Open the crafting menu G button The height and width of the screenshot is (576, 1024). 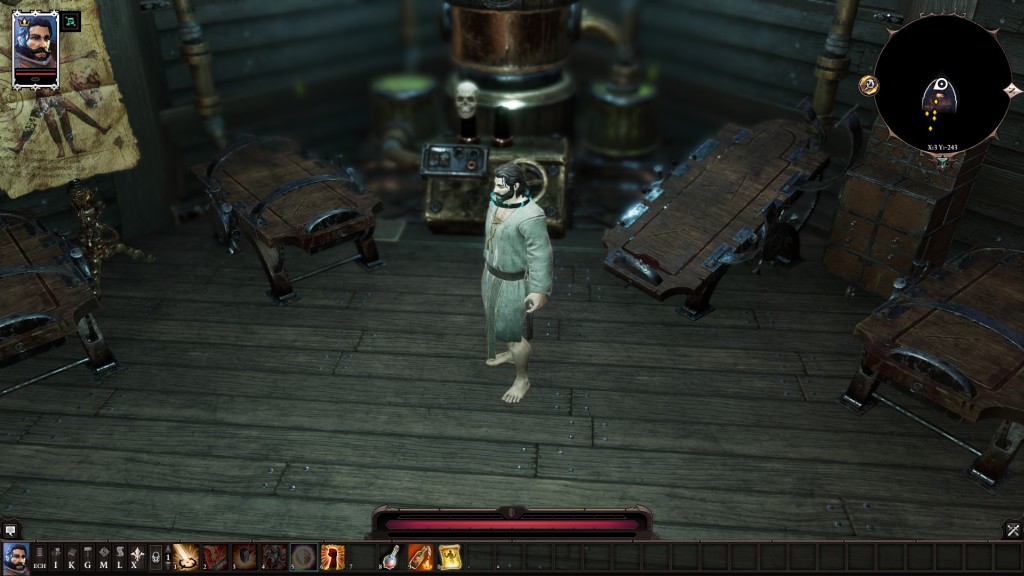point(88,558)
